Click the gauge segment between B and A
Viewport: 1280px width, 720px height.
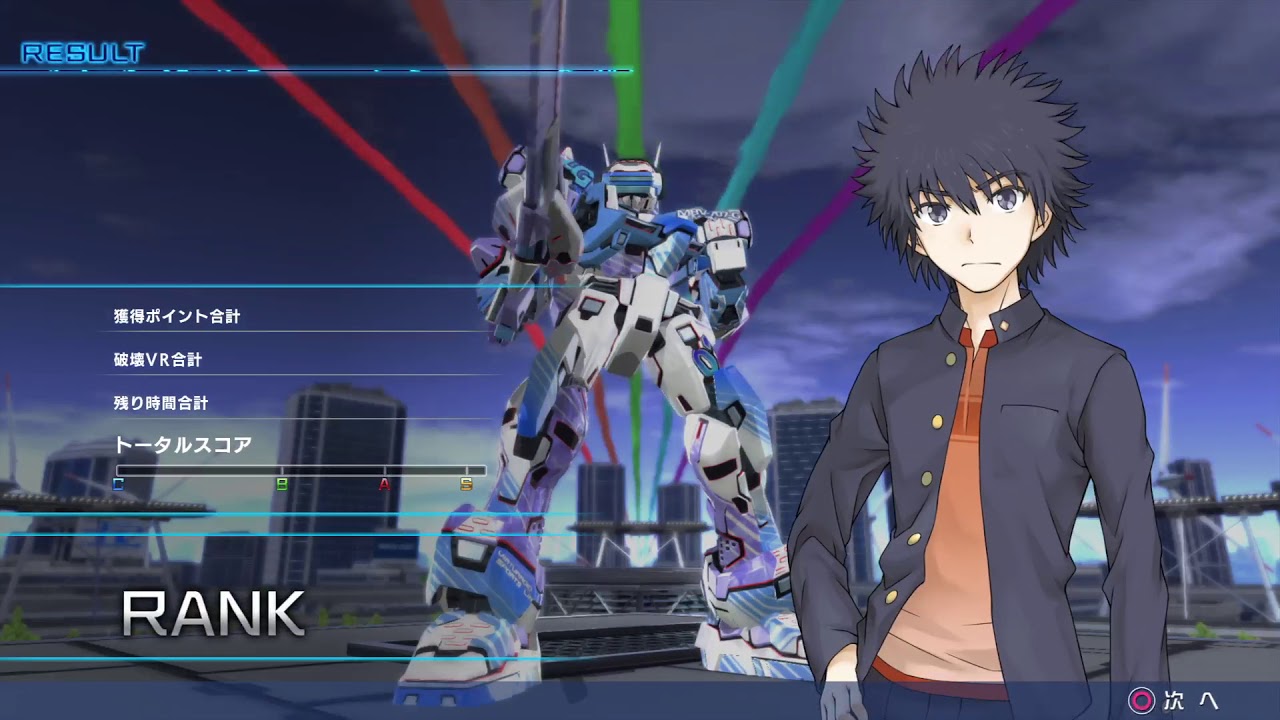pos(333,468)
